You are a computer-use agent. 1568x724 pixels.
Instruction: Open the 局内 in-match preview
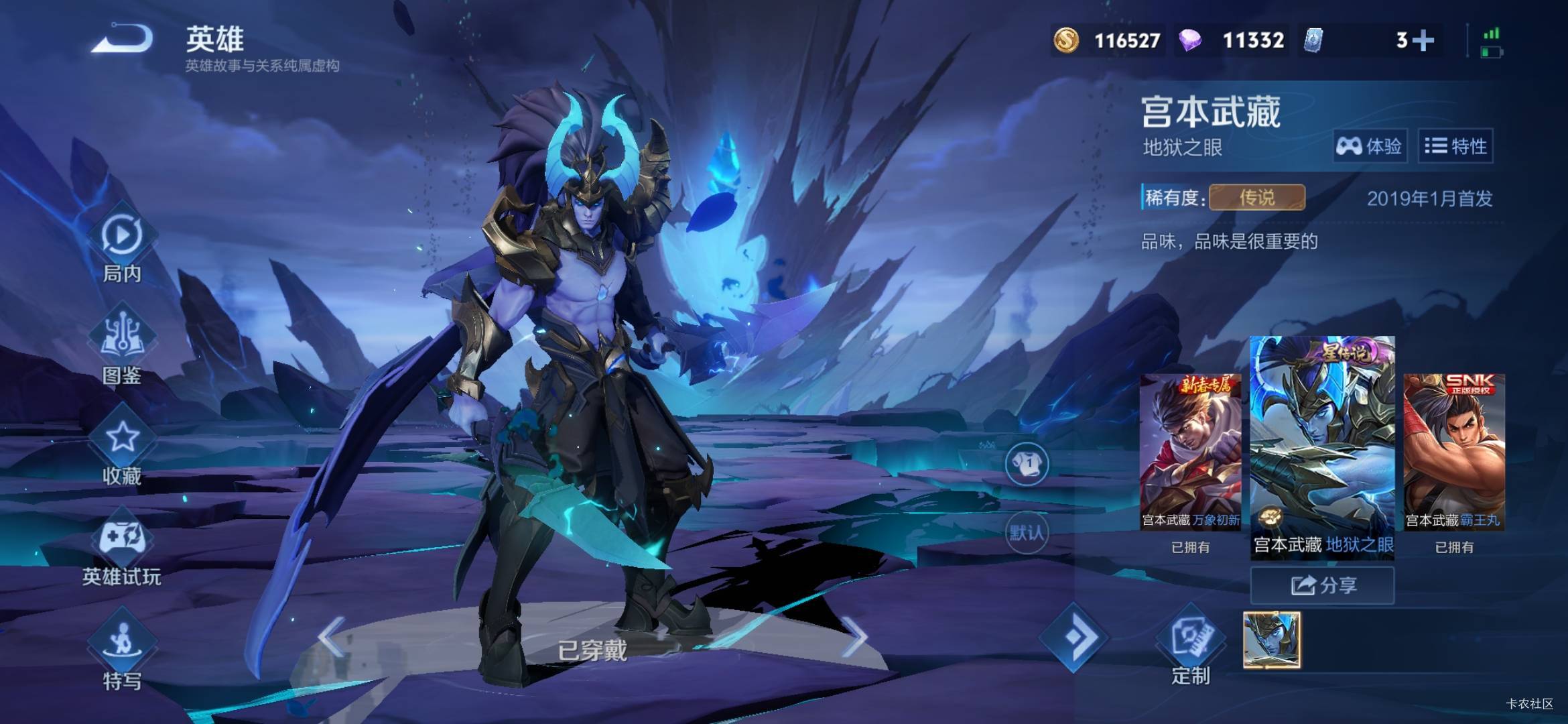[122, 244]
